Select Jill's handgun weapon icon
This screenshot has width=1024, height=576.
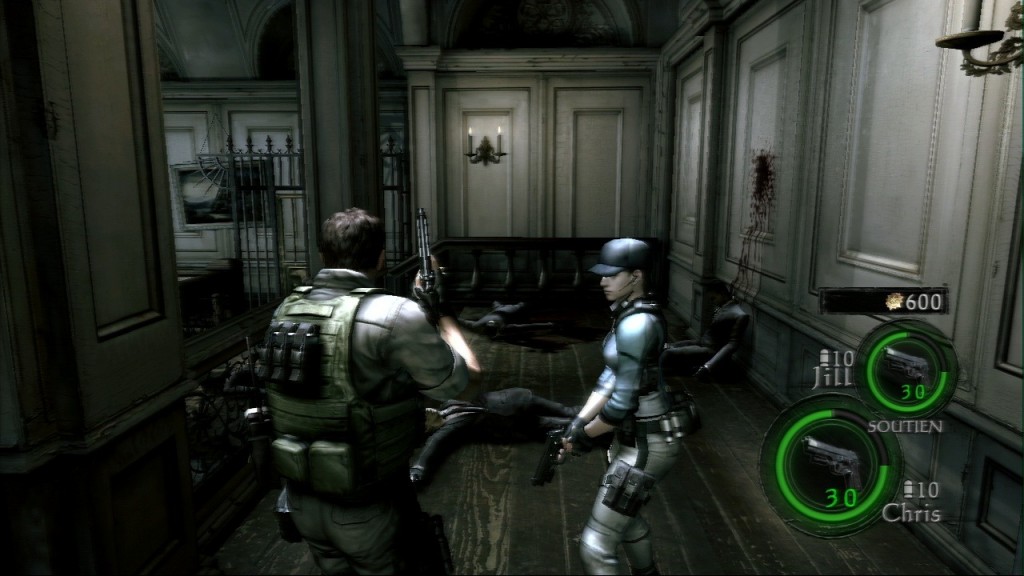point(906,367)
